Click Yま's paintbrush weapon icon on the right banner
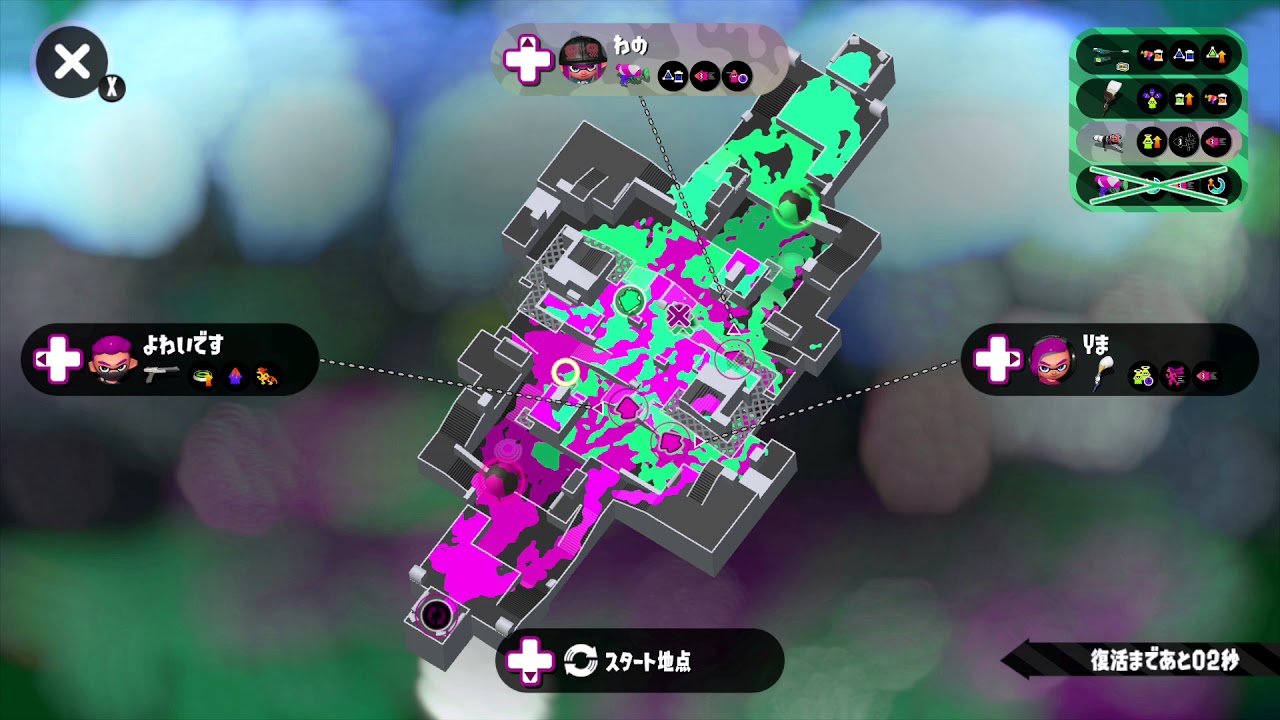Viewport: 1280px width, 720px height. [1103, 372]
